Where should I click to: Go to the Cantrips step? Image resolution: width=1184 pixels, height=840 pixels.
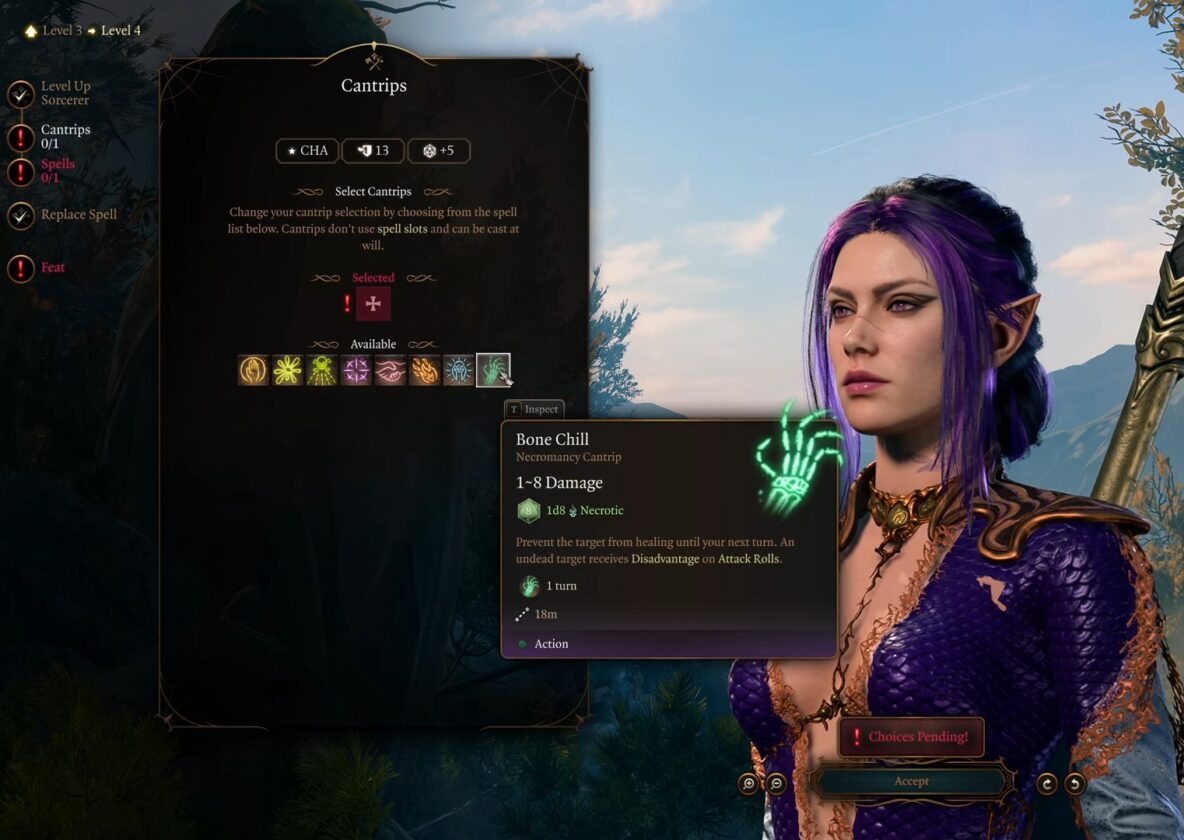[x=64, y=136]
